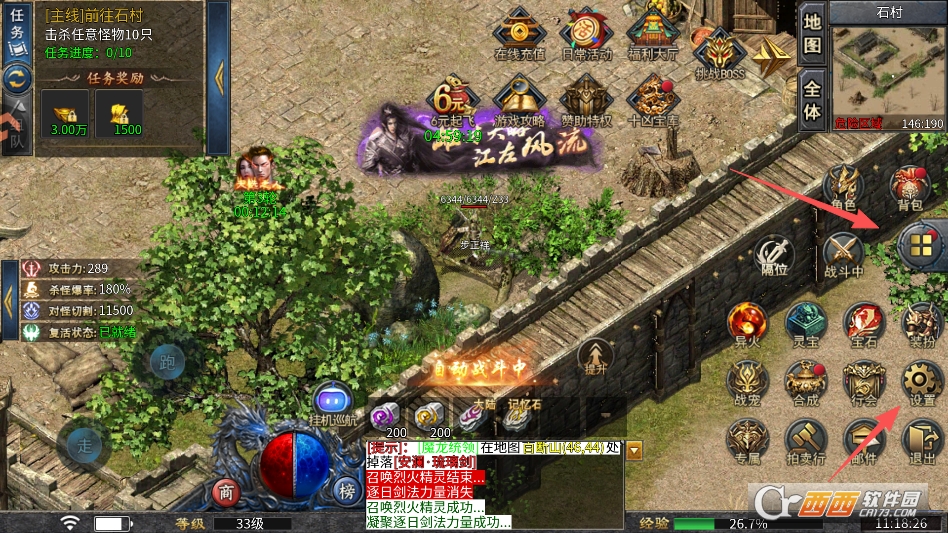Open the 福利大厅 welfare hall
The height and width of the screenshot is (533, 948).
point(652,33)
